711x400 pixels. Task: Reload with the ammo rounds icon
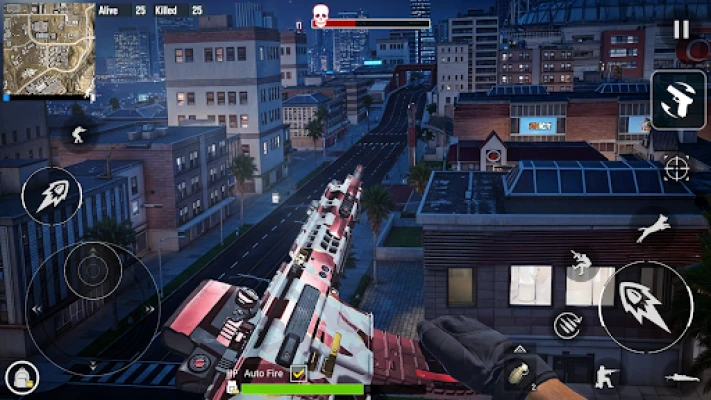point(567,324)
